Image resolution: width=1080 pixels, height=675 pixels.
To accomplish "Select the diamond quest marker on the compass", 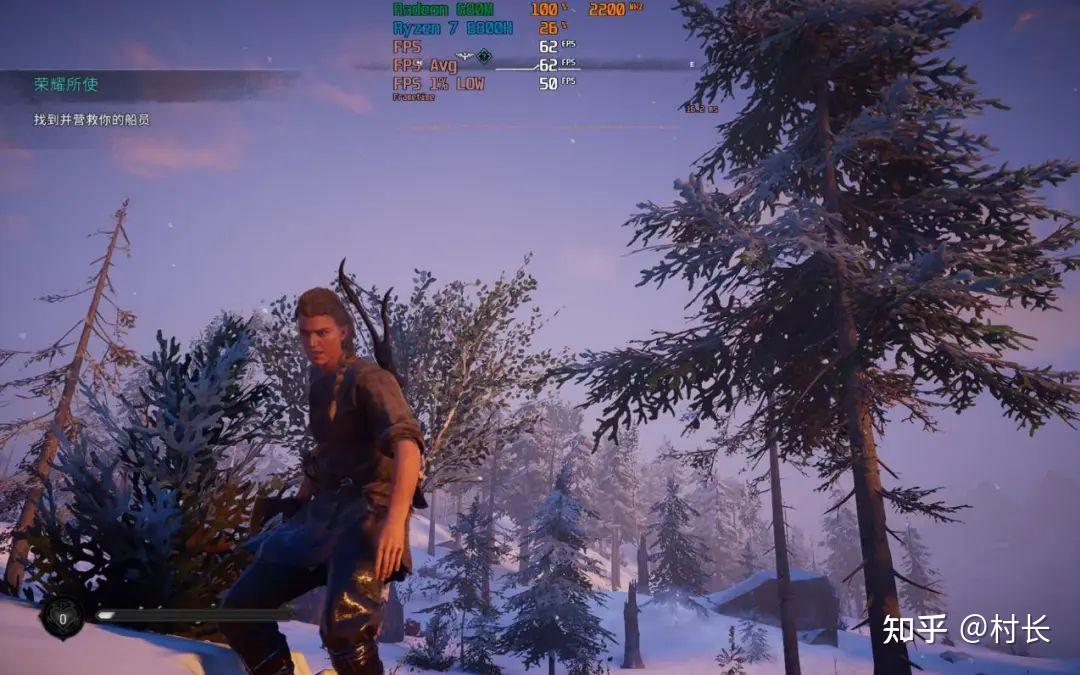I will point(484,56).
